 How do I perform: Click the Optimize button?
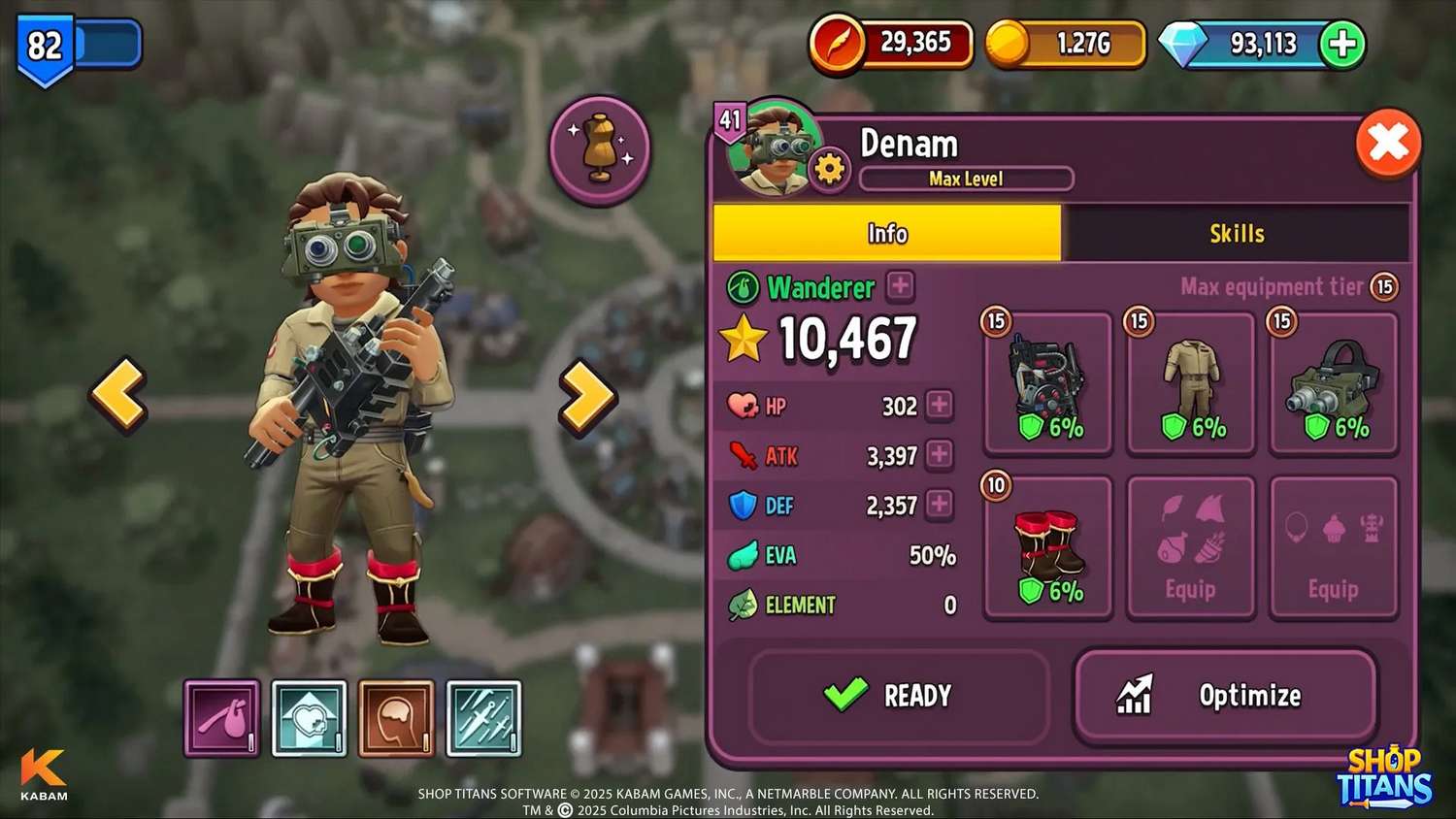(1225, 696)
